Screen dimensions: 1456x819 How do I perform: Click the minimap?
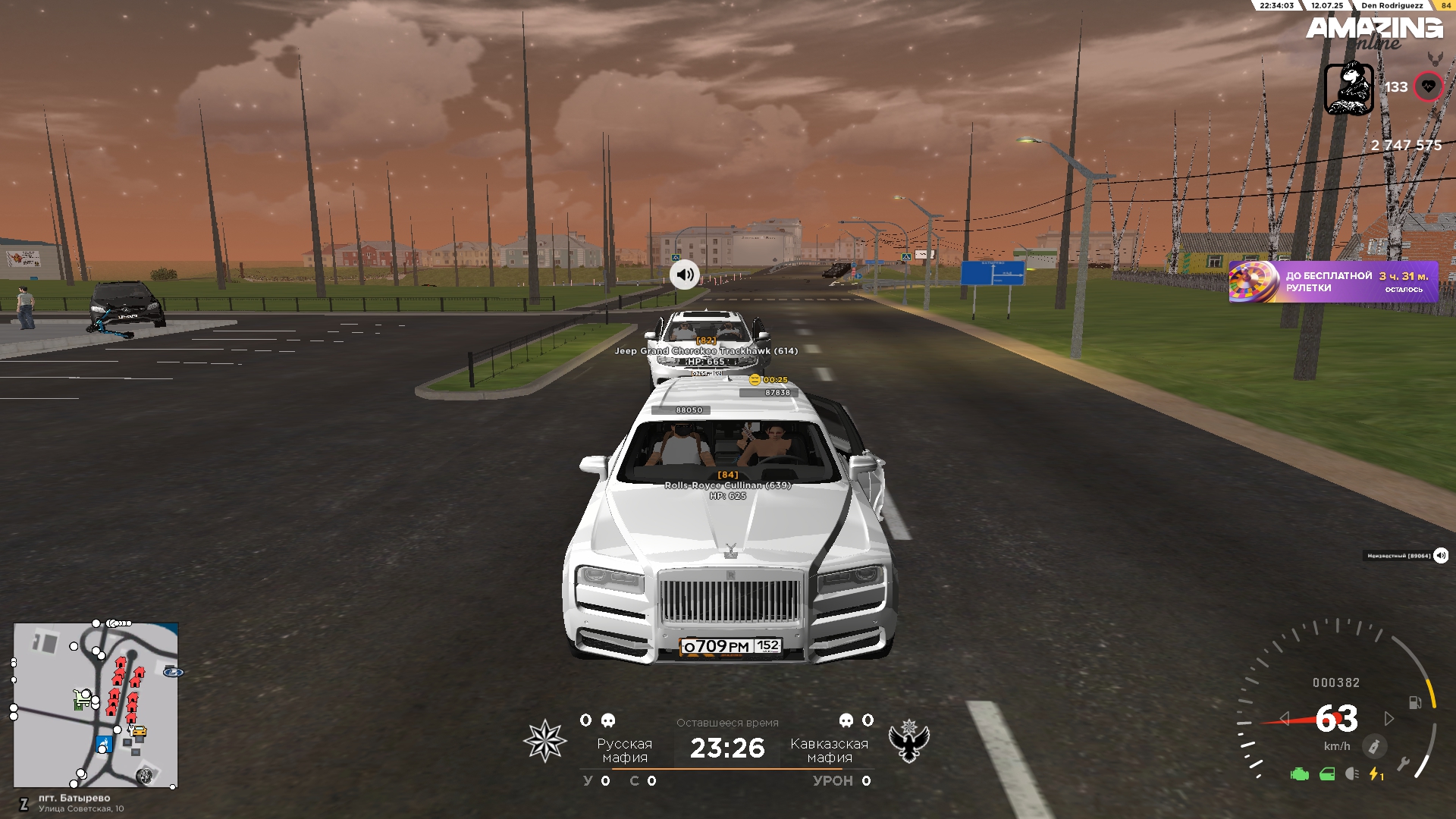(96, 705)
